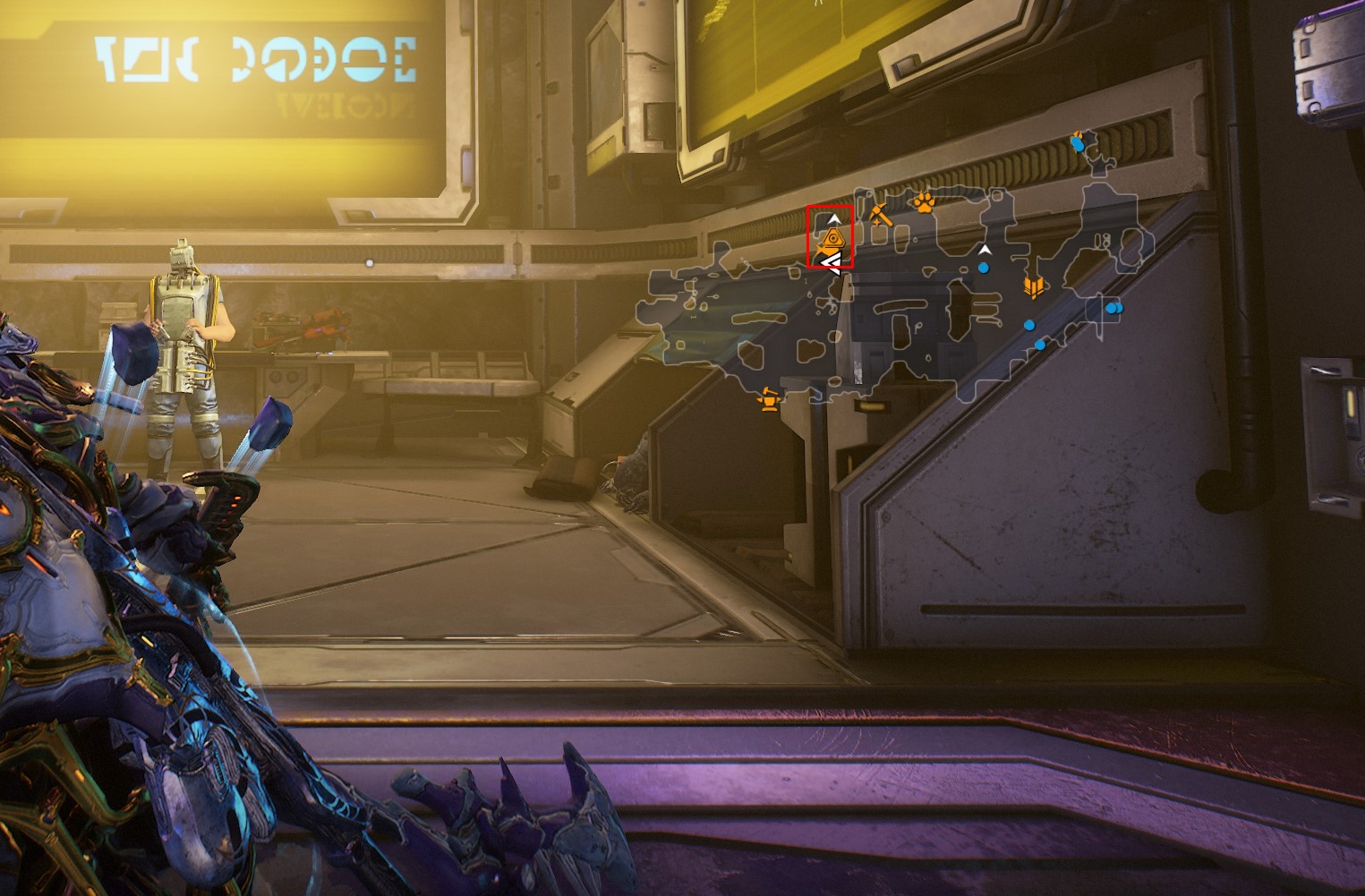Click the paired blue dots at the minimap's right edge
The width and height of the screenshot is (1365, 896).
[x=1115, y=308]
